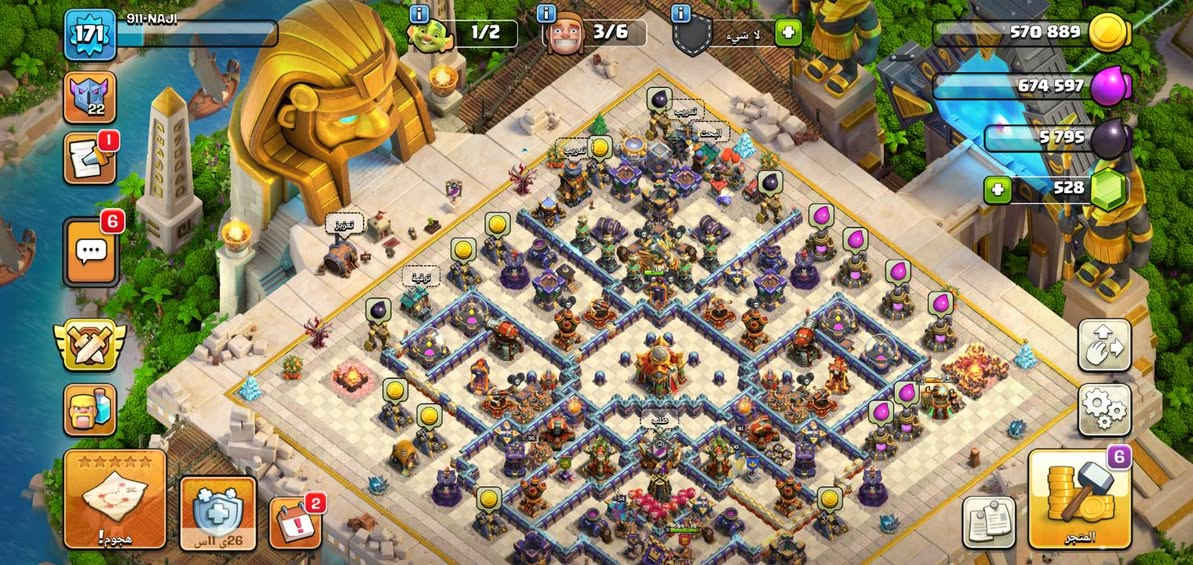Show goblin builder info icon
Image resolution: width=1193 pixels, height=565 pixels.
coord(419,13)
